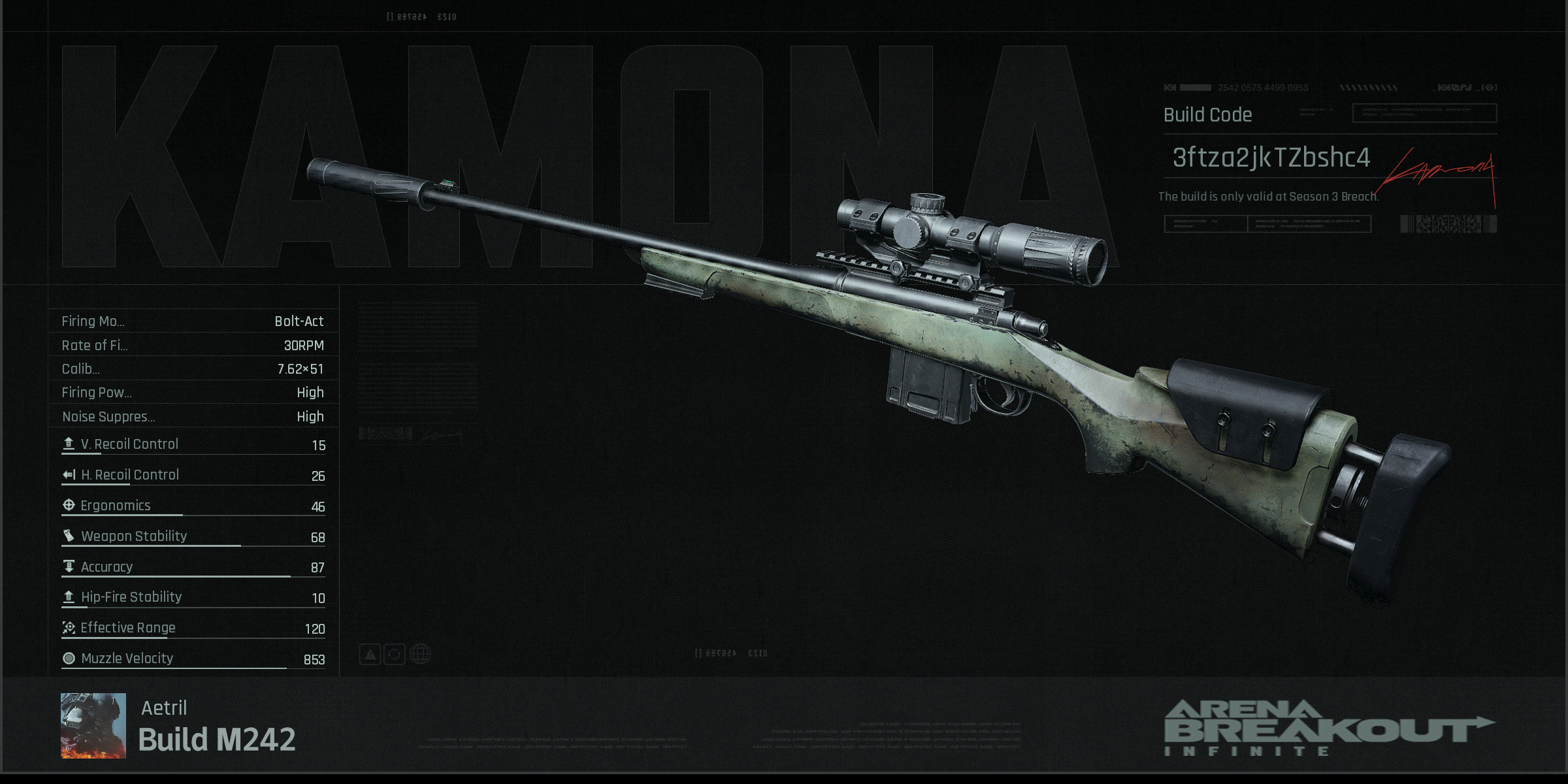Open Aetril's player avatar
This screenshot has height=784, width=1568.
(93, 725)
